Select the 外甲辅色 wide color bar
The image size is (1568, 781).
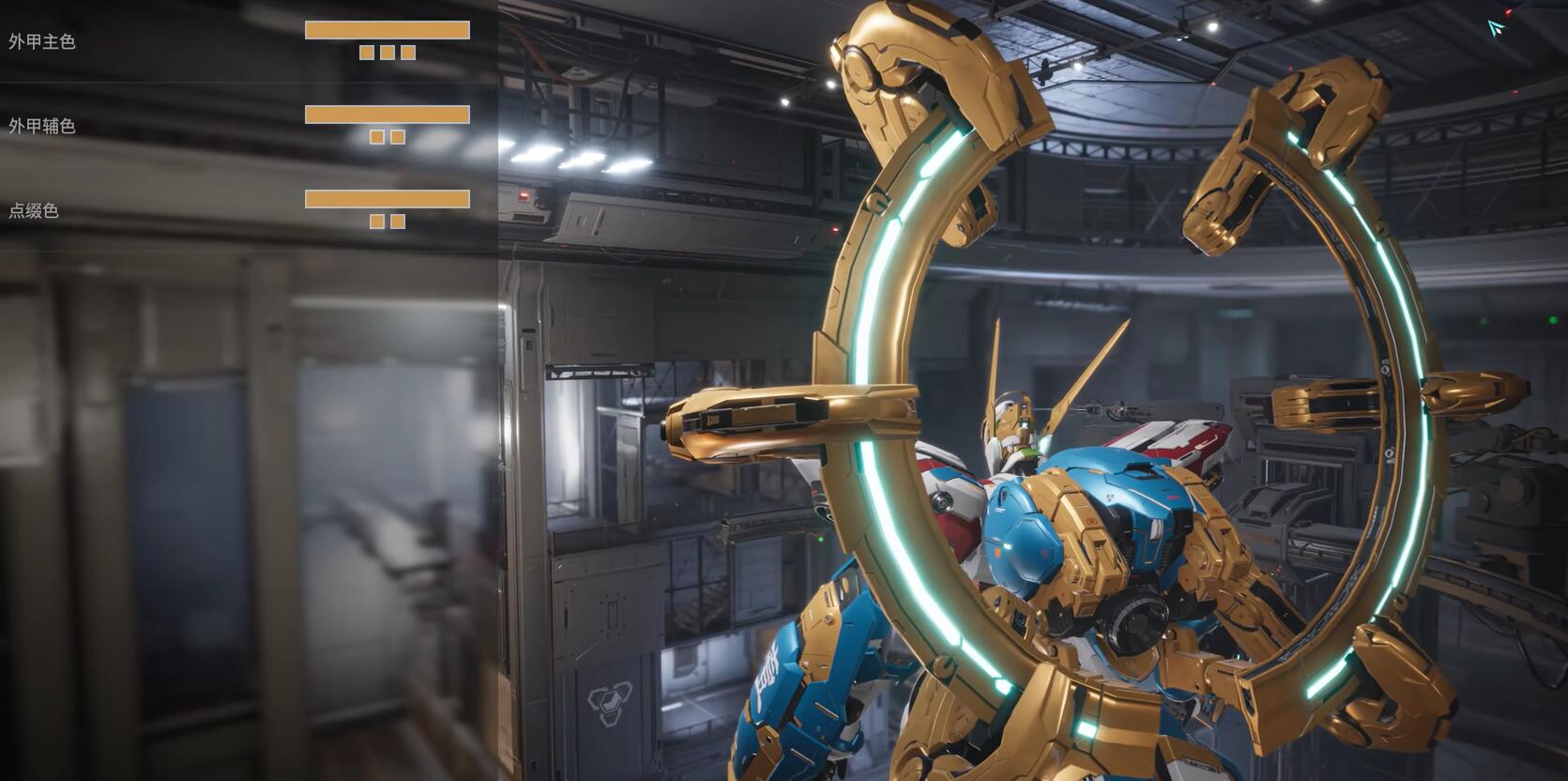click(387, 115)
